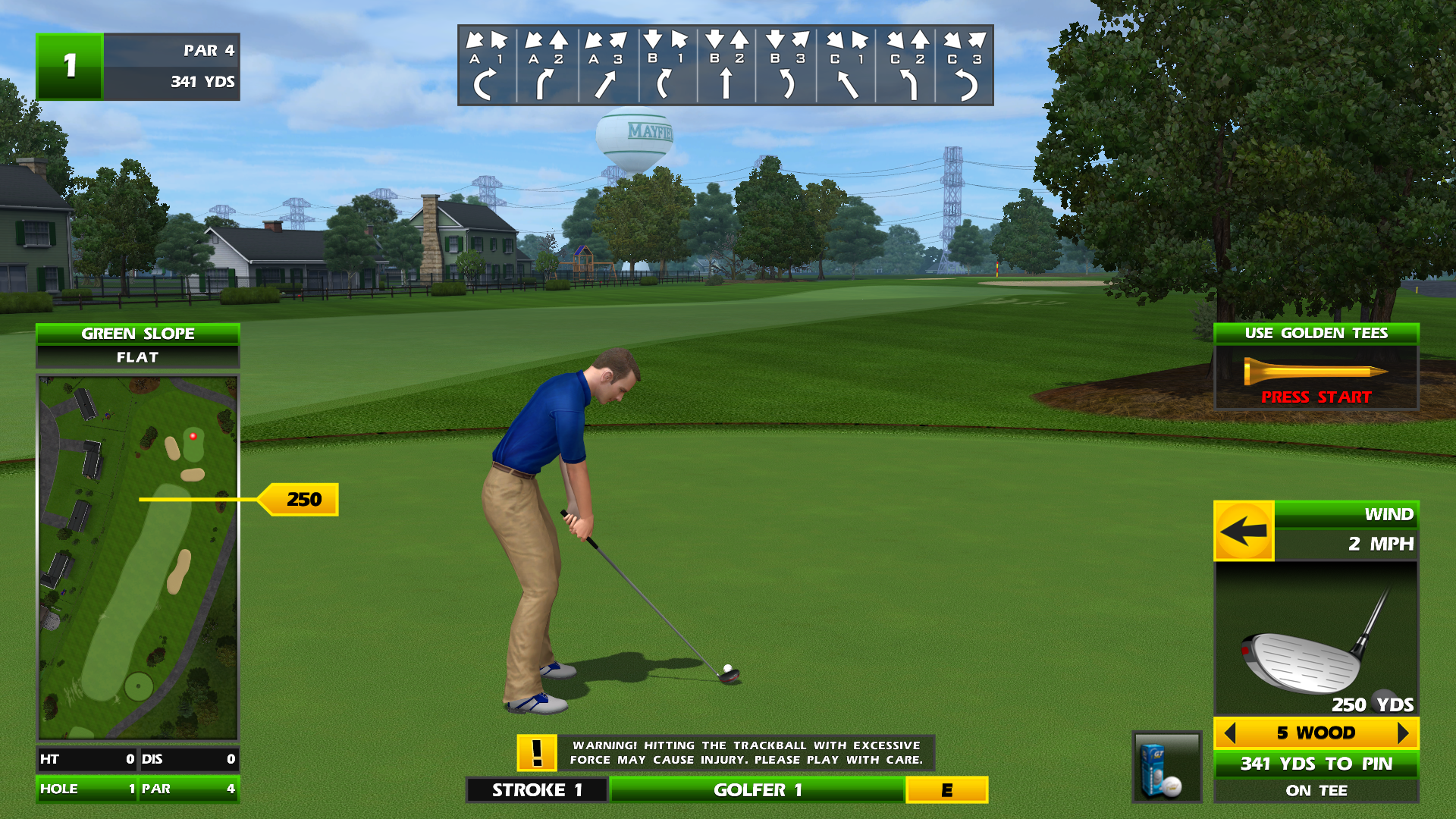Open the golf ball box icon
The image size is (1456, 819).
click(x=1166, y=767)
